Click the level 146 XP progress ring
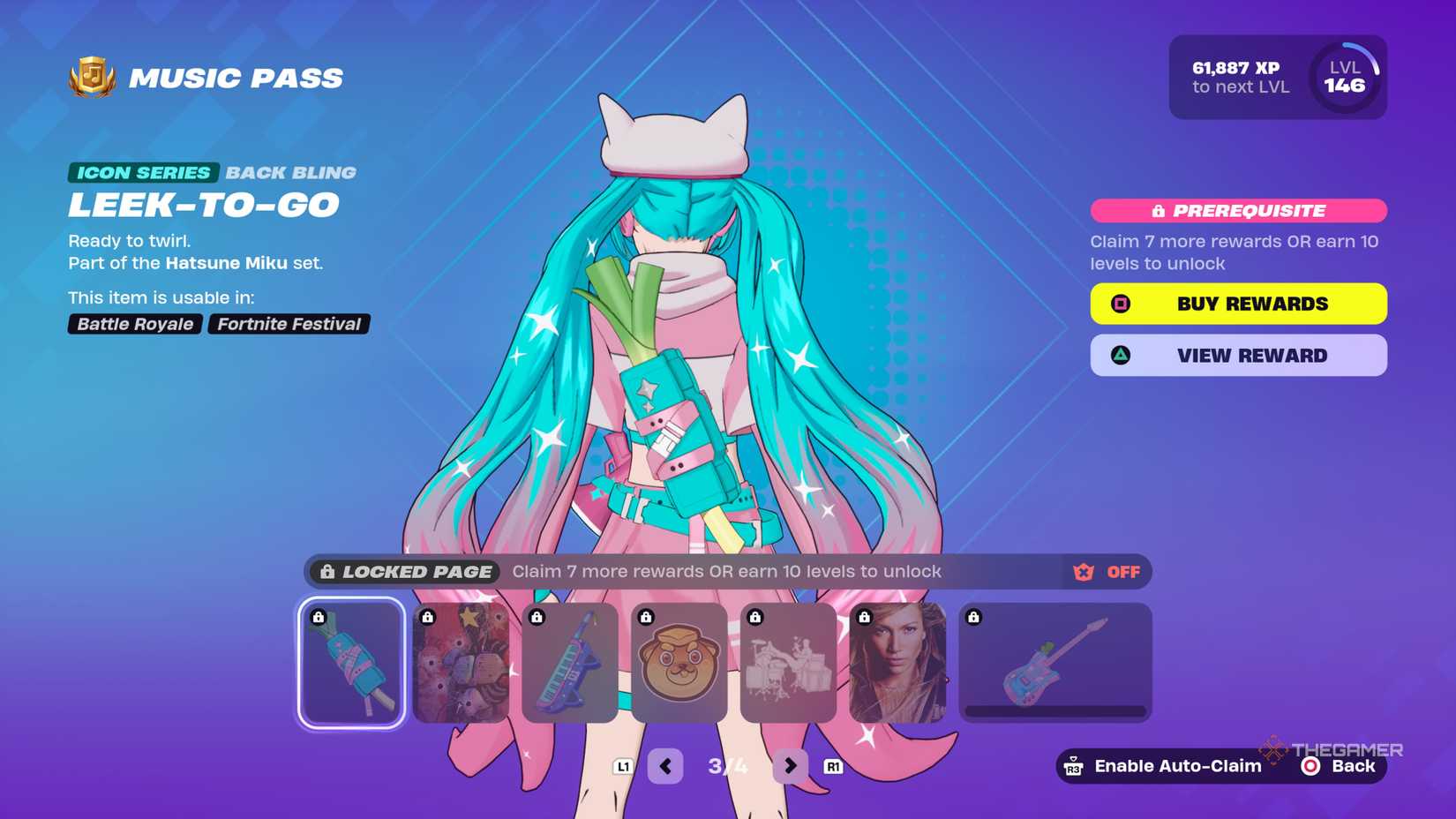Screen dimensions: 1456x819 click(x=1347, y=77)
